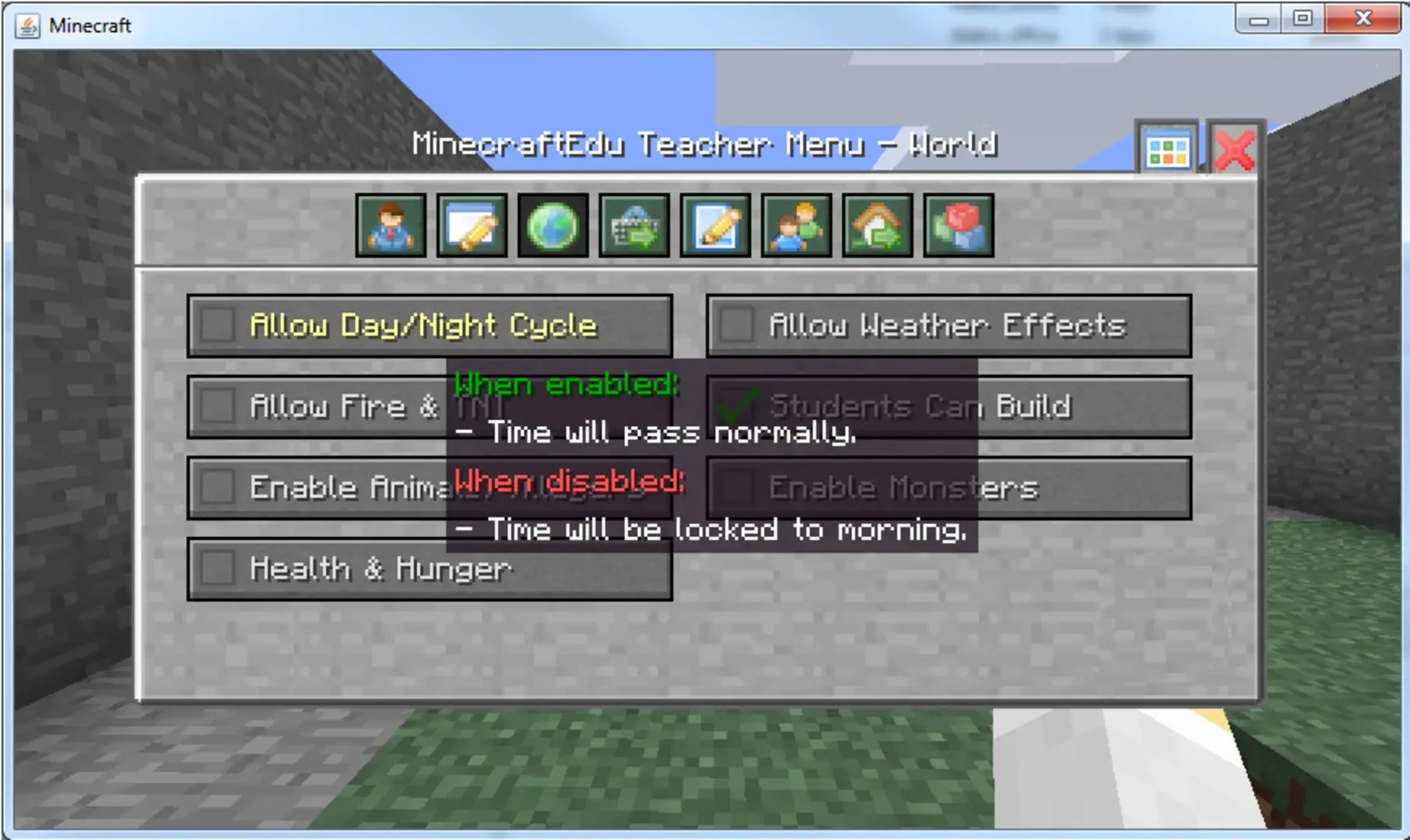1410x840 pixels.
Task: Select the teacher profile icon in the toolbar
Action: 391,226
